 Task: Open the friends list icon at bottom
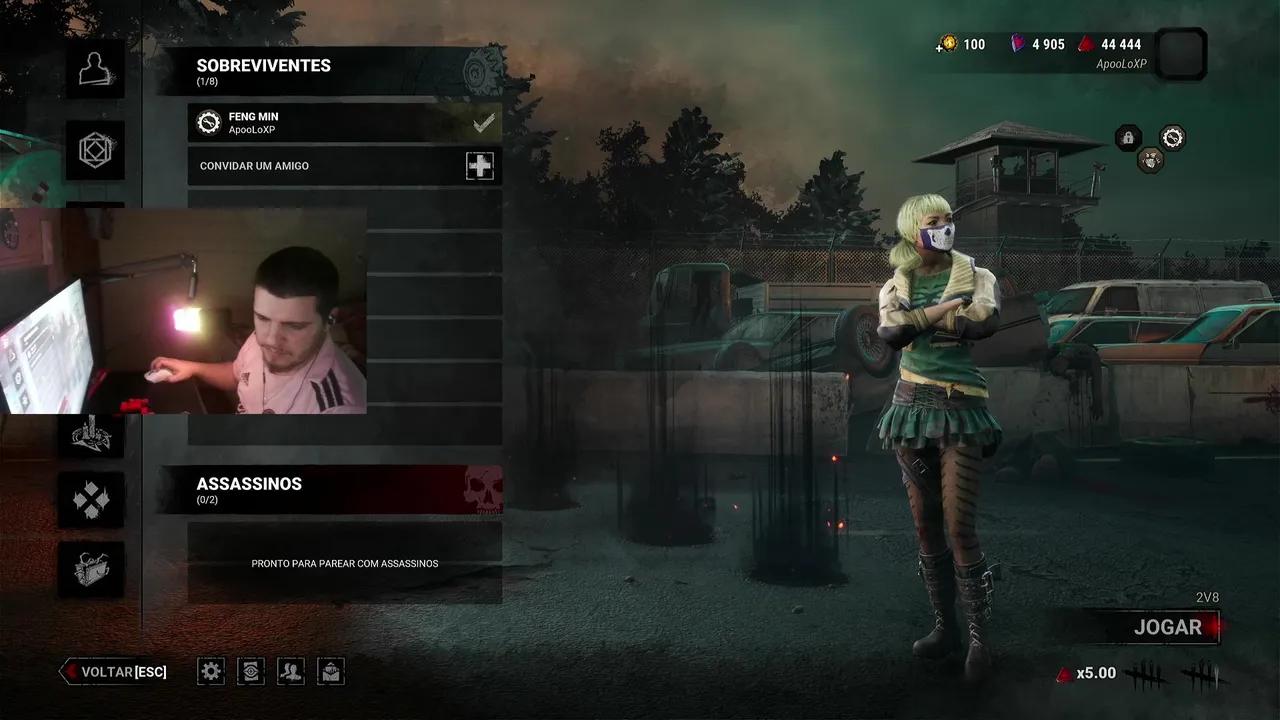pos(291,671)
